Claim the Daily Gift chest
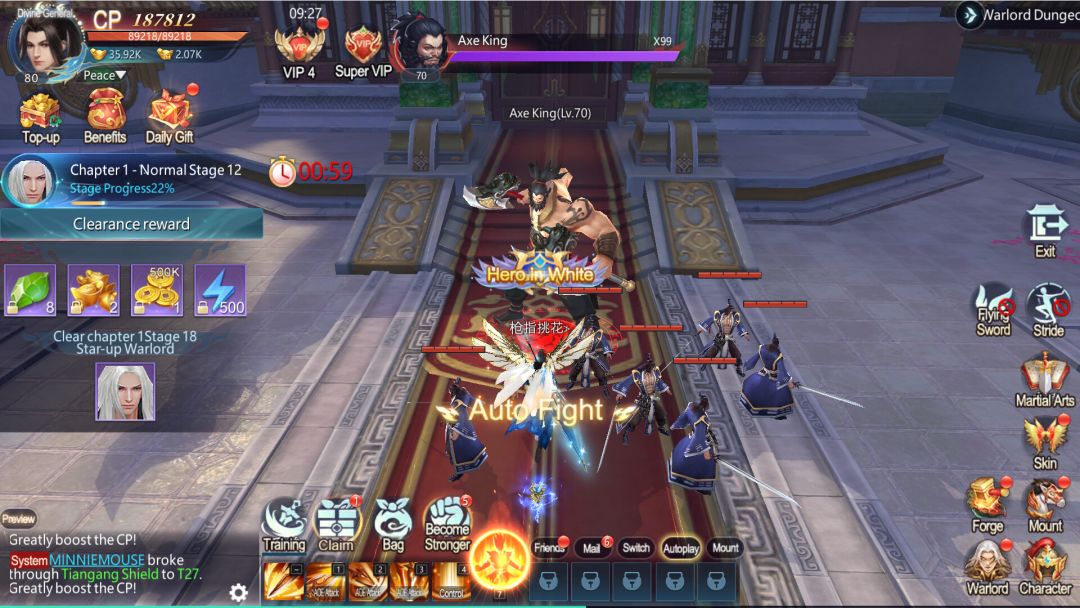 click(169, 115)
